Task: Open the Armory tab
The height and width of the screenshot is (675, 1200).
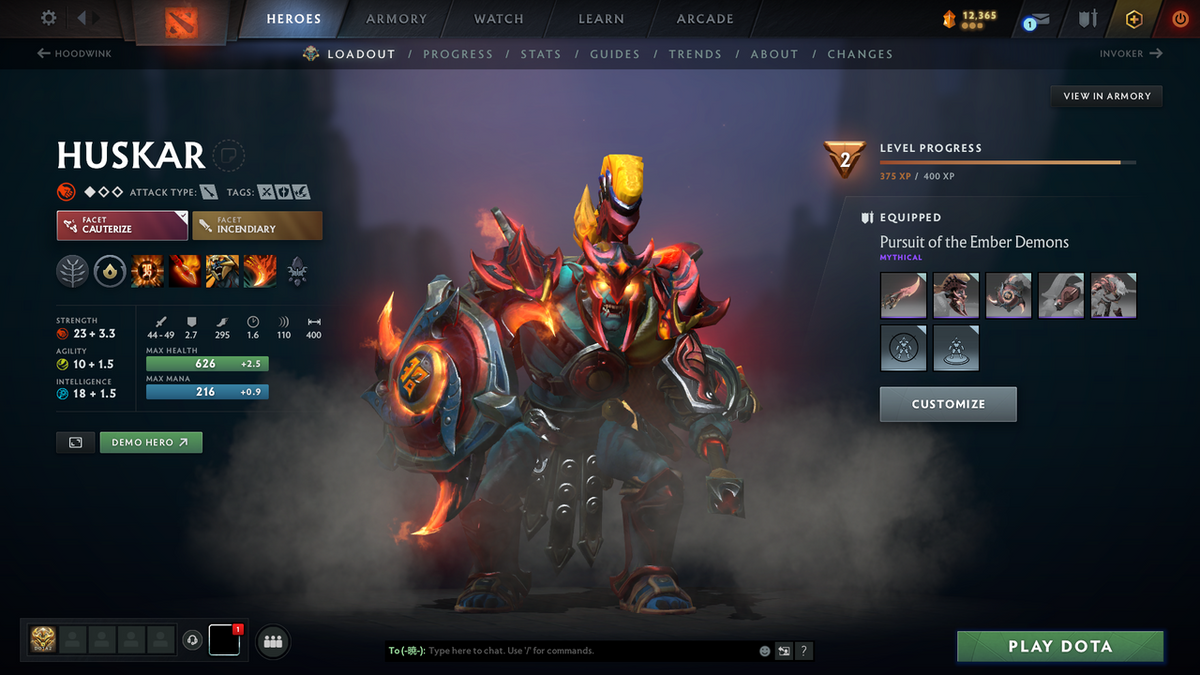Action: (x=395, y=19)
